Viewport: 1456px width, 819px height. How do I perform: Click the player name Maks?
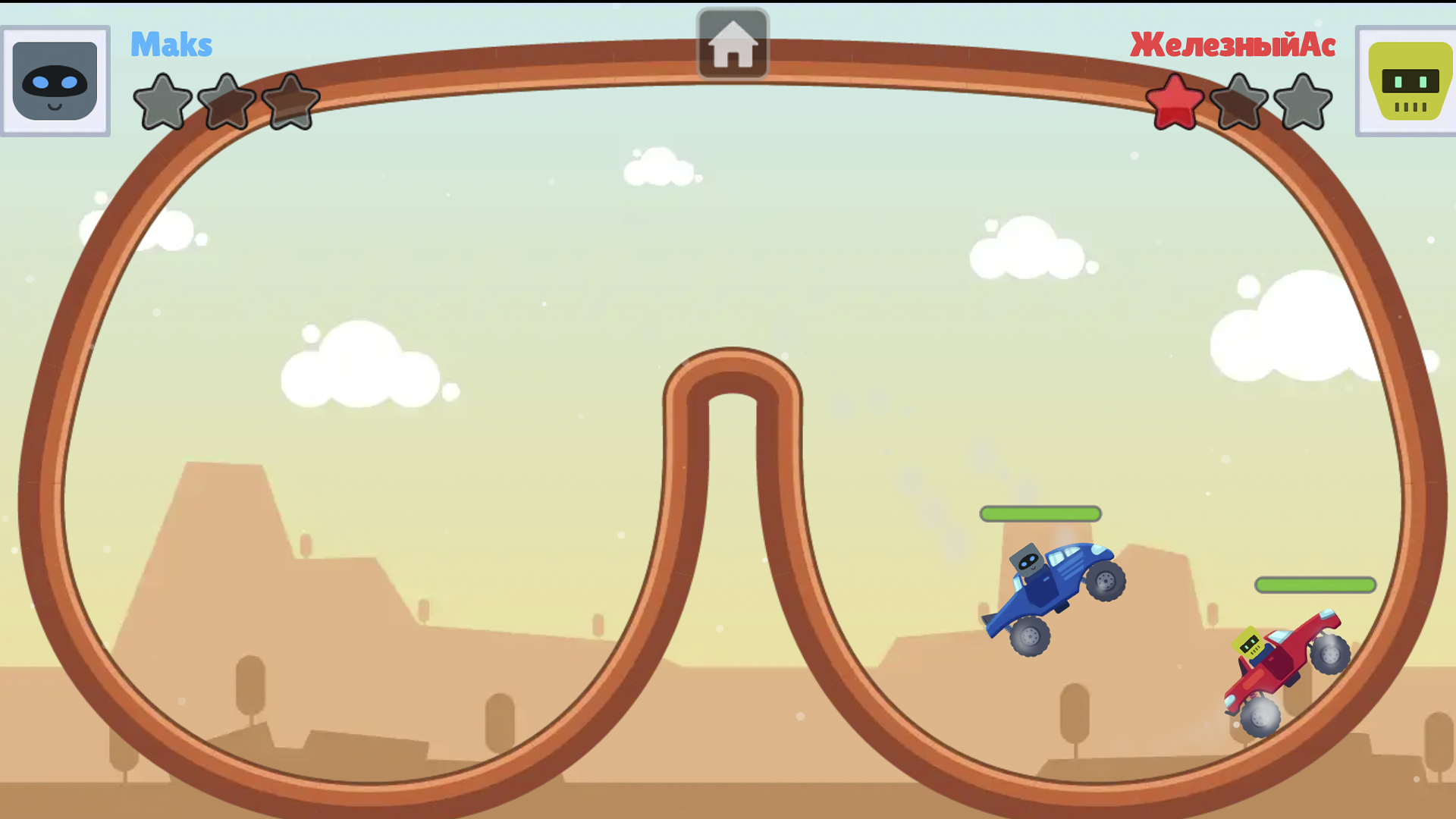(x=171, y=45)
